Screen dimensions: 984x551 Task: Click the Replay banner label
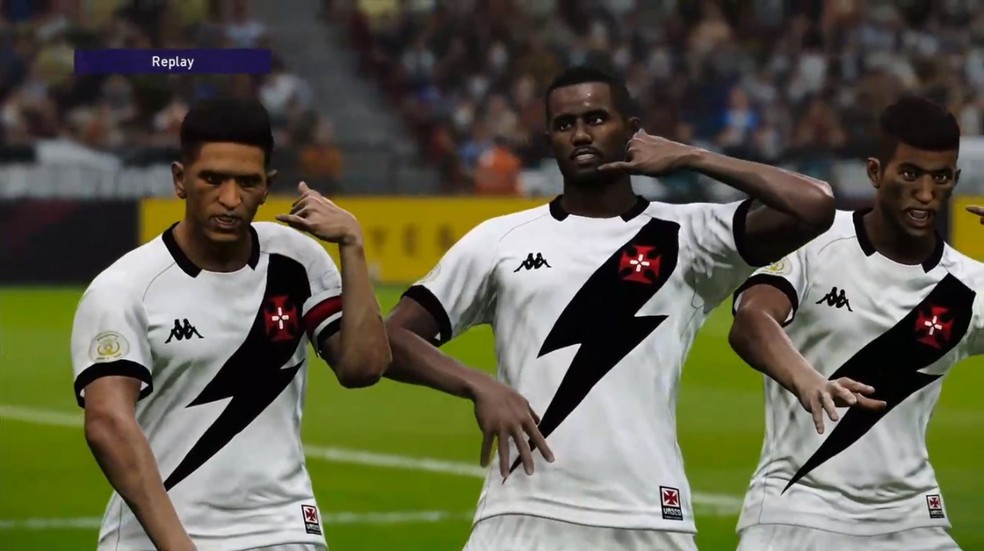(x=172, y=62)
